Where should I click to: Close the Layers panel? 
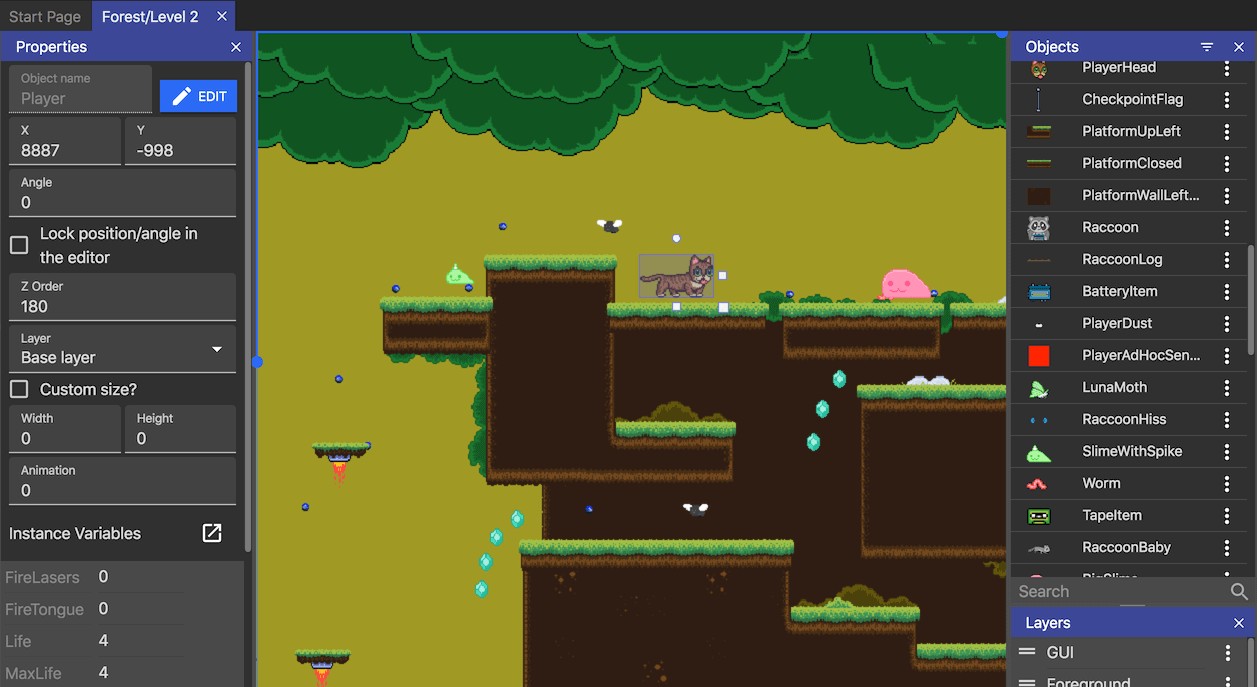[x=1239, y=623]
